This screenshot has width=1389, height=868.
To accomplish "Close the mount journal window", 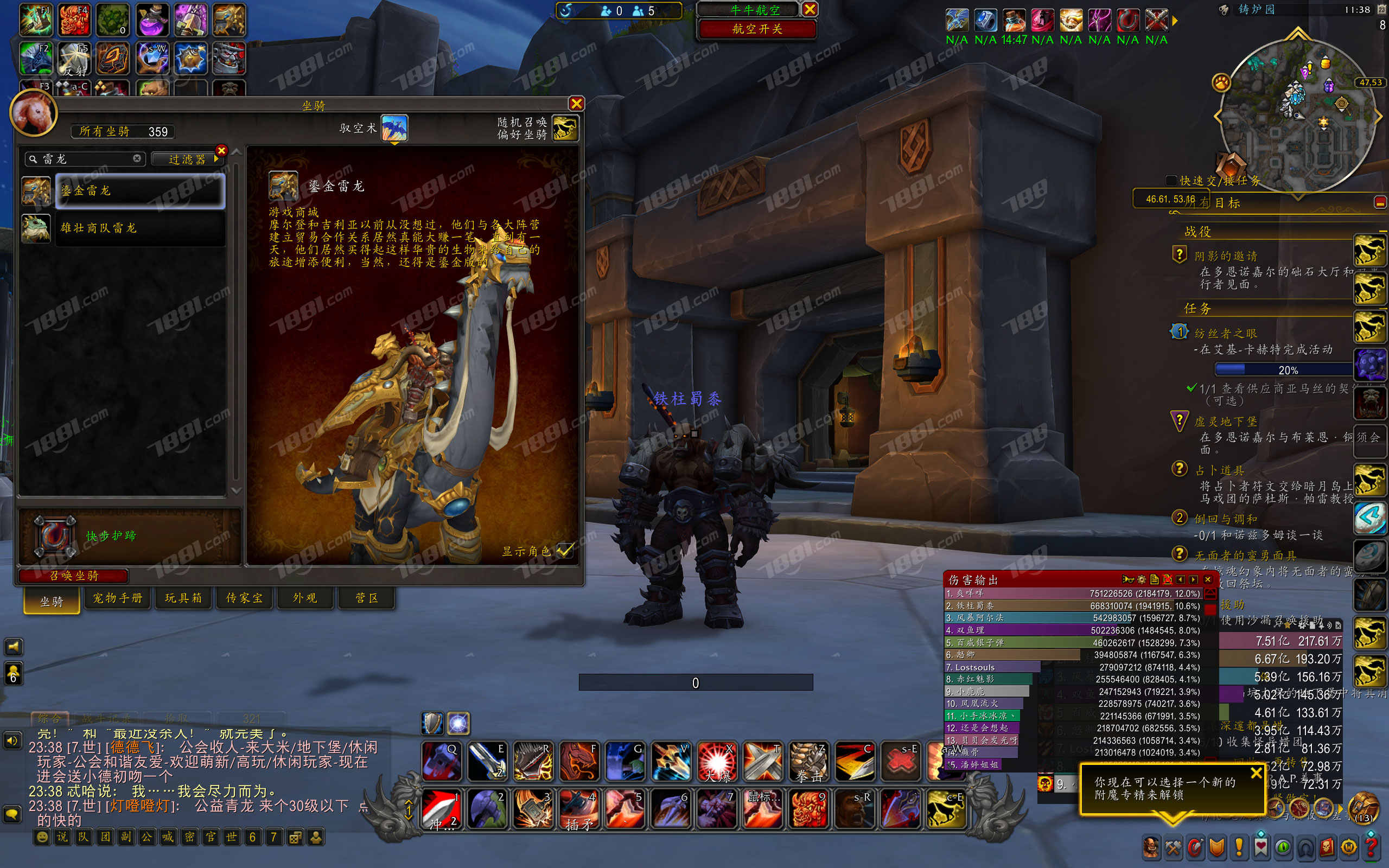I will (576, 103).
